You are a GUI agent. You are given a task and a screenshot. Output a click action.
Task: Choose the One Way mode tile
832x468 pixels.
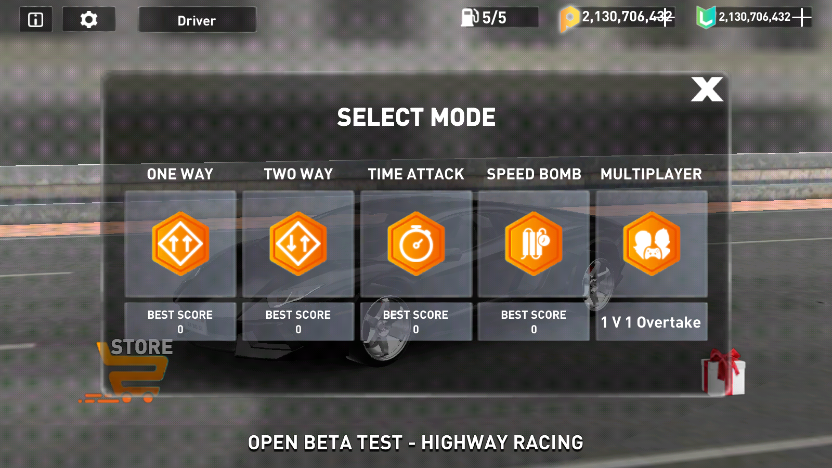tap(180, 243)
